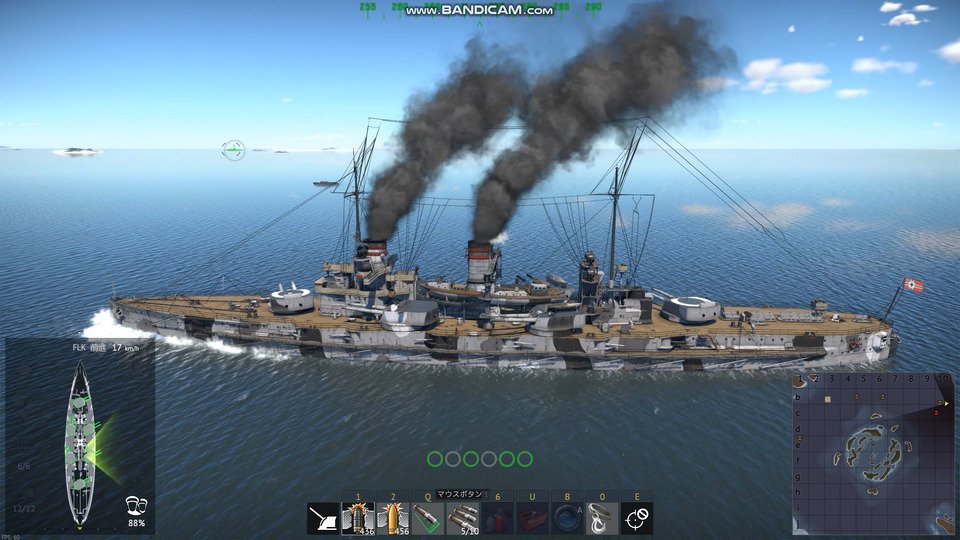960x540 pixels.
Task: Click the tow hook cable icon
Action: [602, 518]
